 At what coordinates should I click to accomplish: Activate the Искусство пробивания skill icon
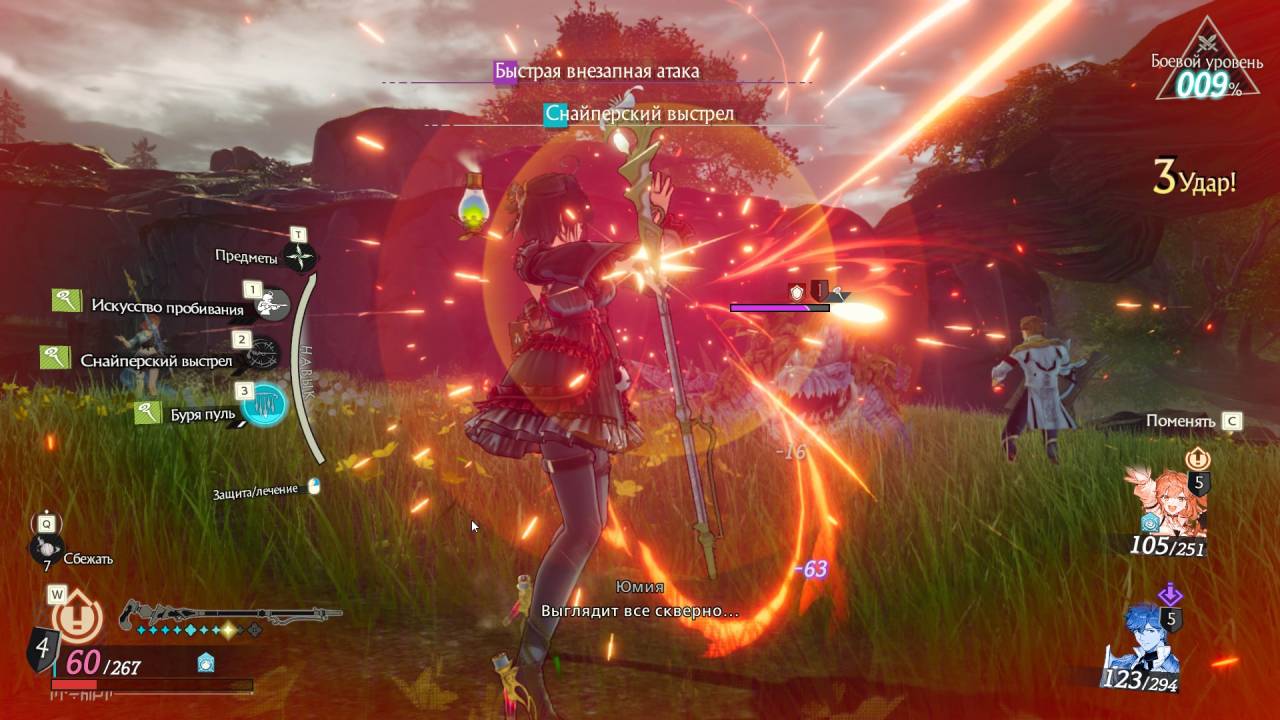pos(269,305)
